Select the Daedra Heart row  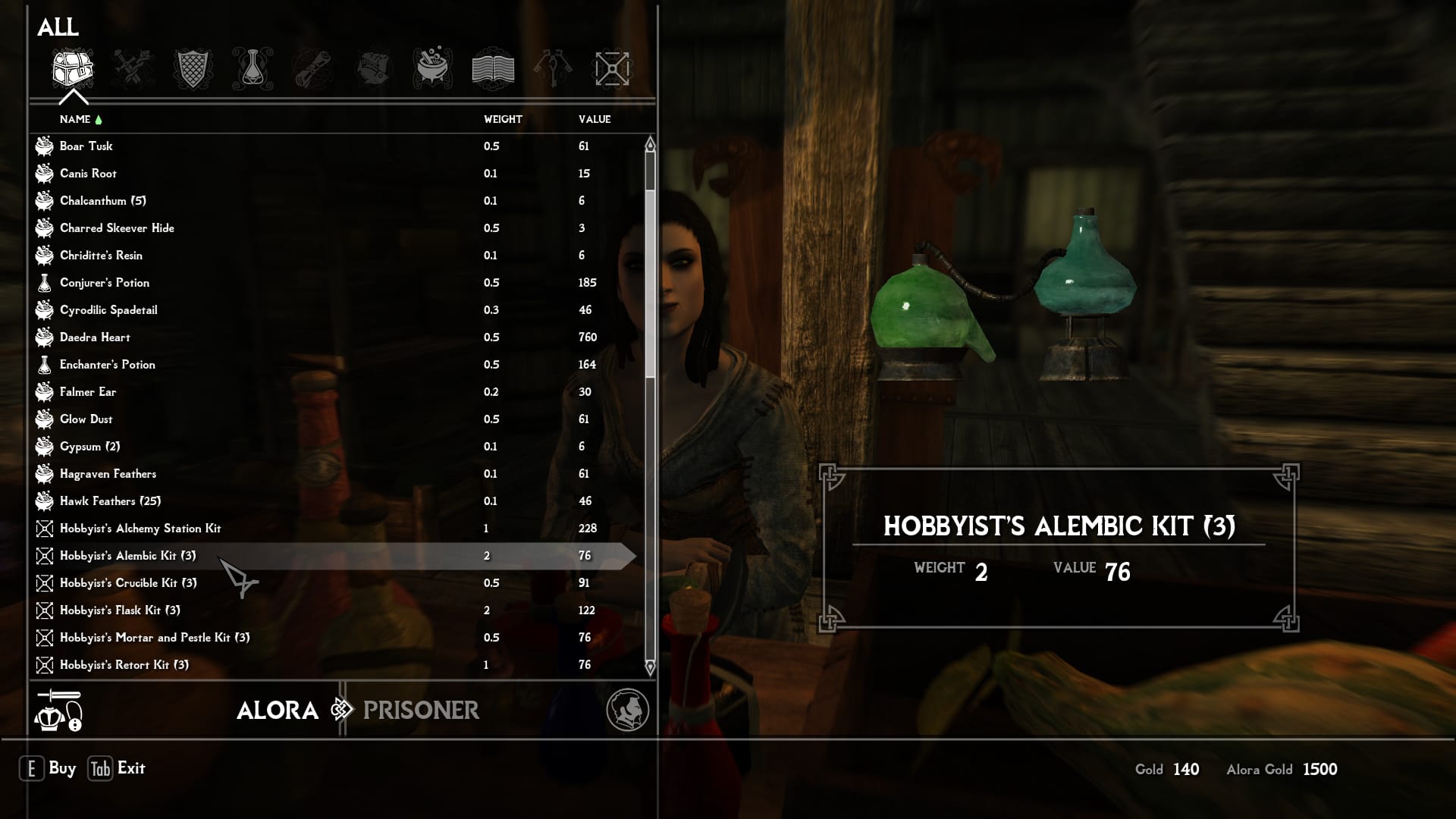(x=95, y=337)
